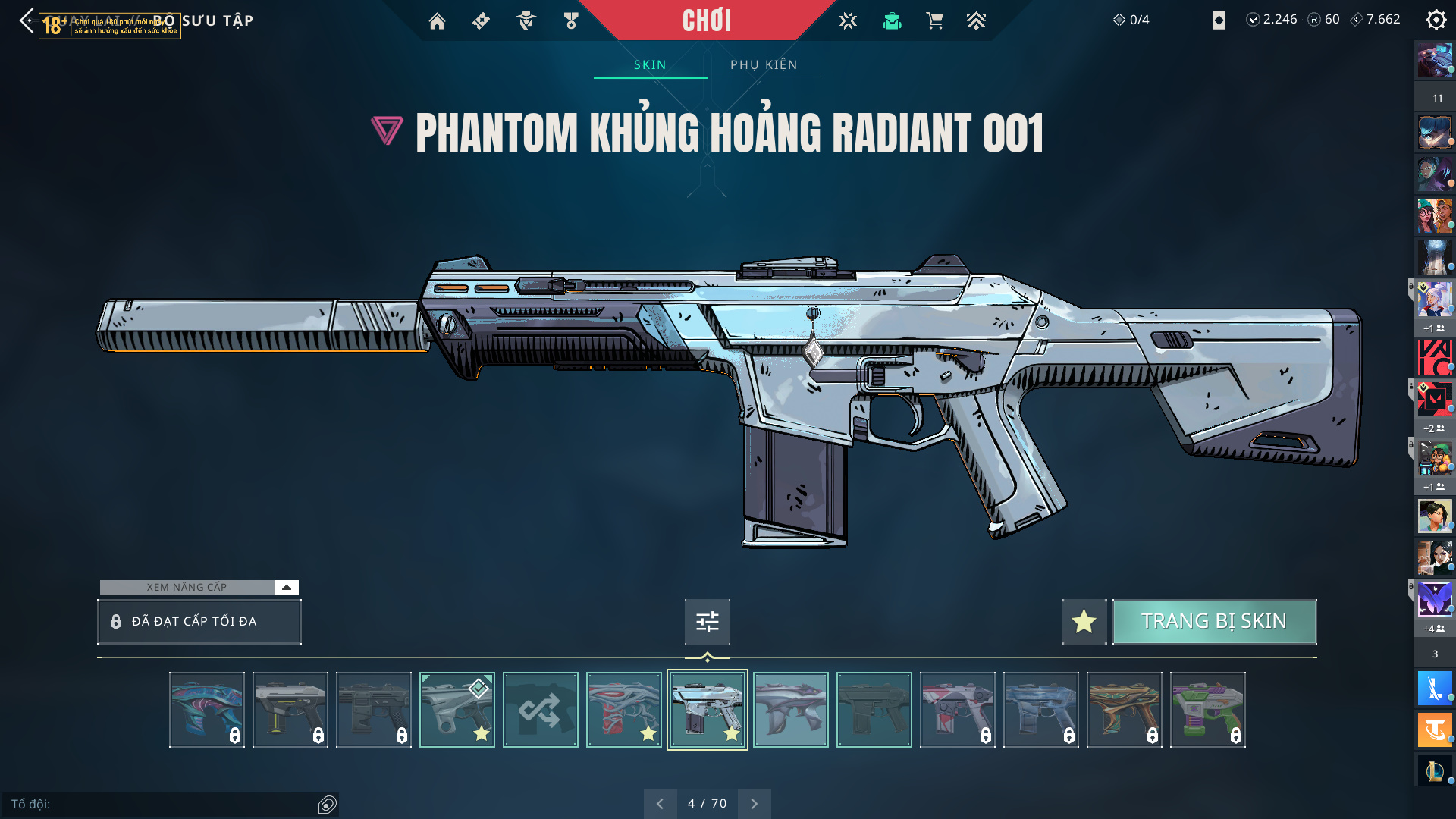Select the default black Phantom skin thumbnail
This screenshot has width=1456, height=819.
tap(874, 710)
